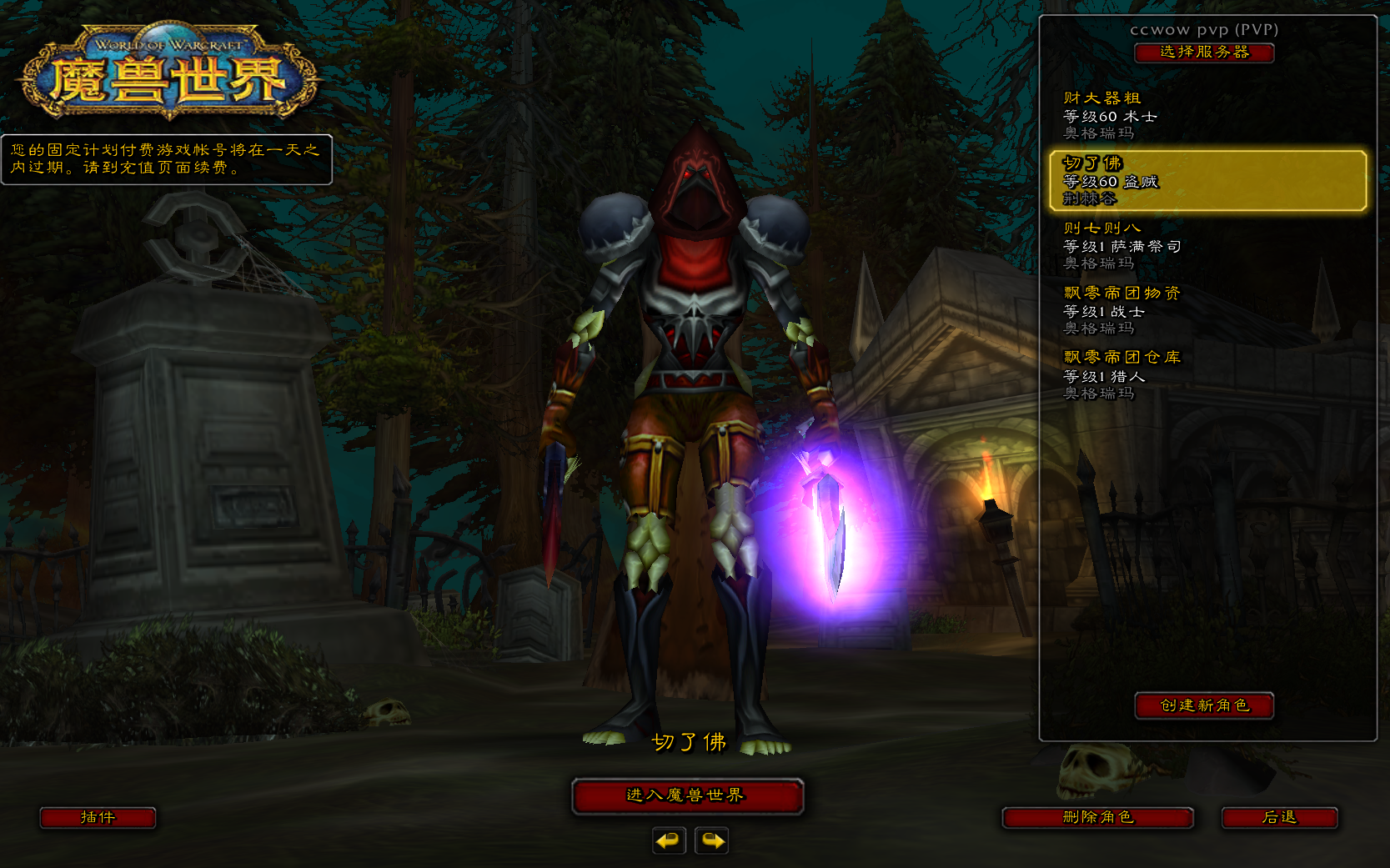Select the level 60 warlock 财大器粗
1390x868 pixels.
(1207, 115)
